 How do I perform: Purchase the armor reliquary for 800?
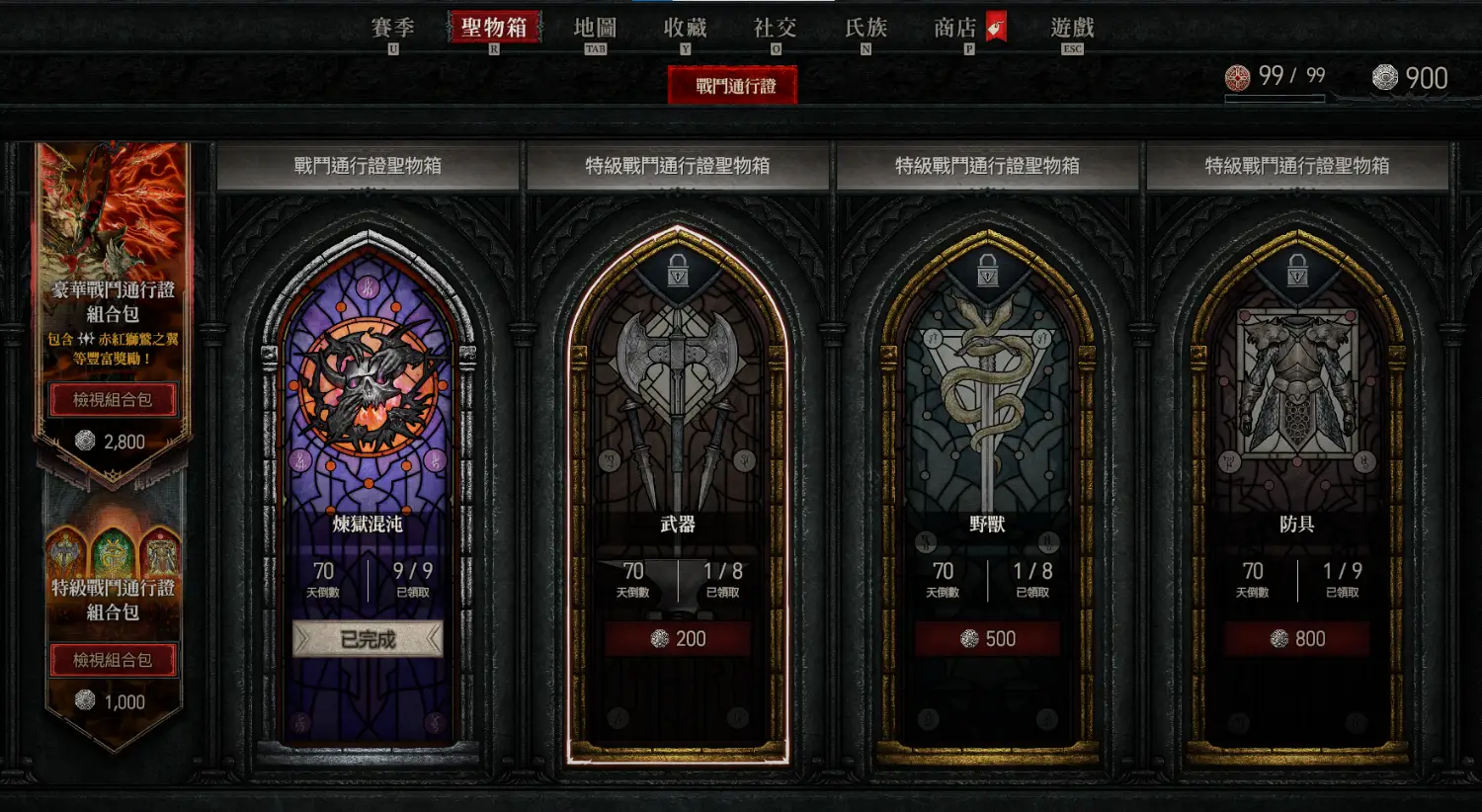click(x=1297, y=639)
